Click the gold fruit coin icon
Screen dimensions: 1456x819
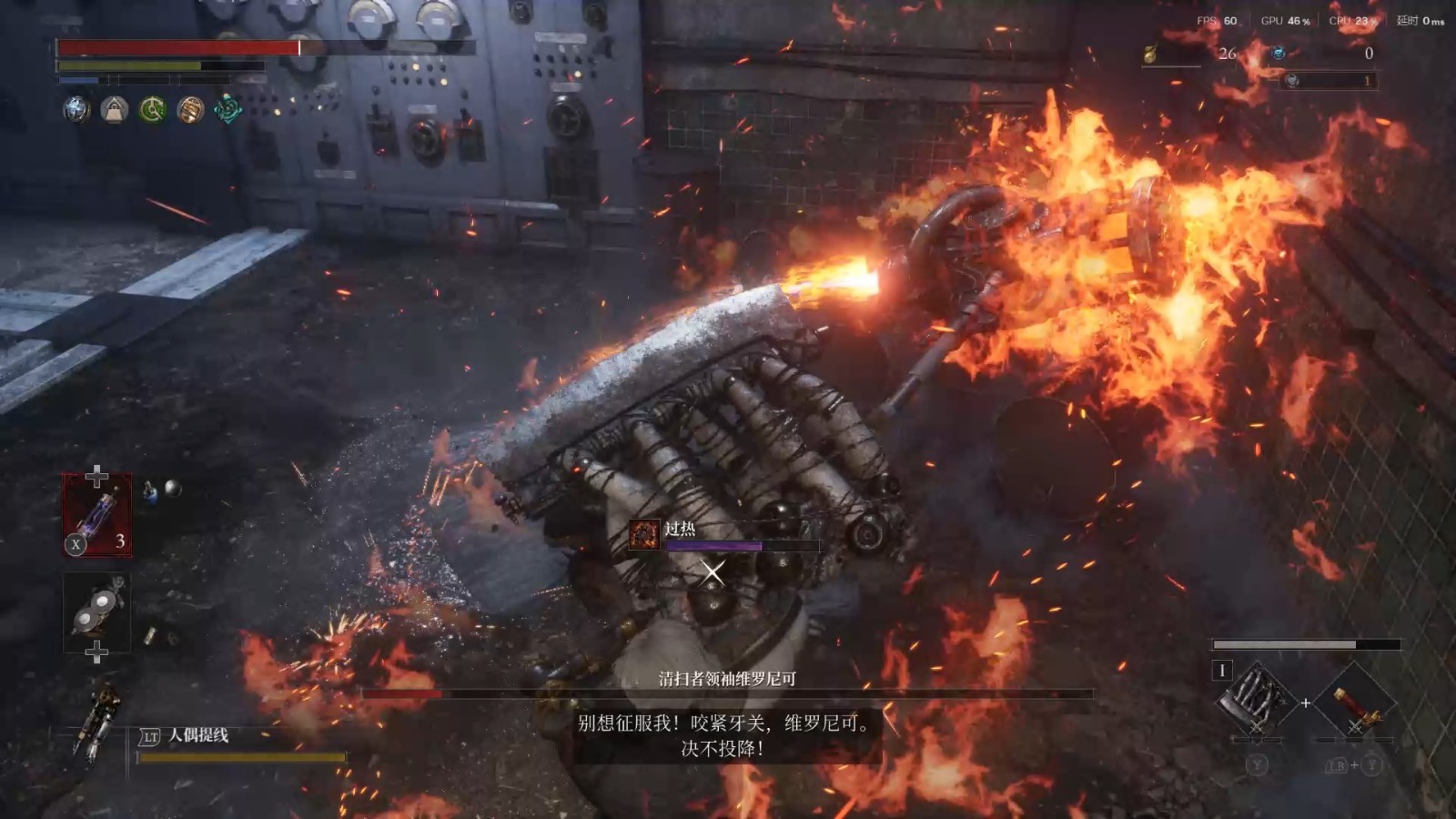pyautogui.click(x=1150, y=55)
